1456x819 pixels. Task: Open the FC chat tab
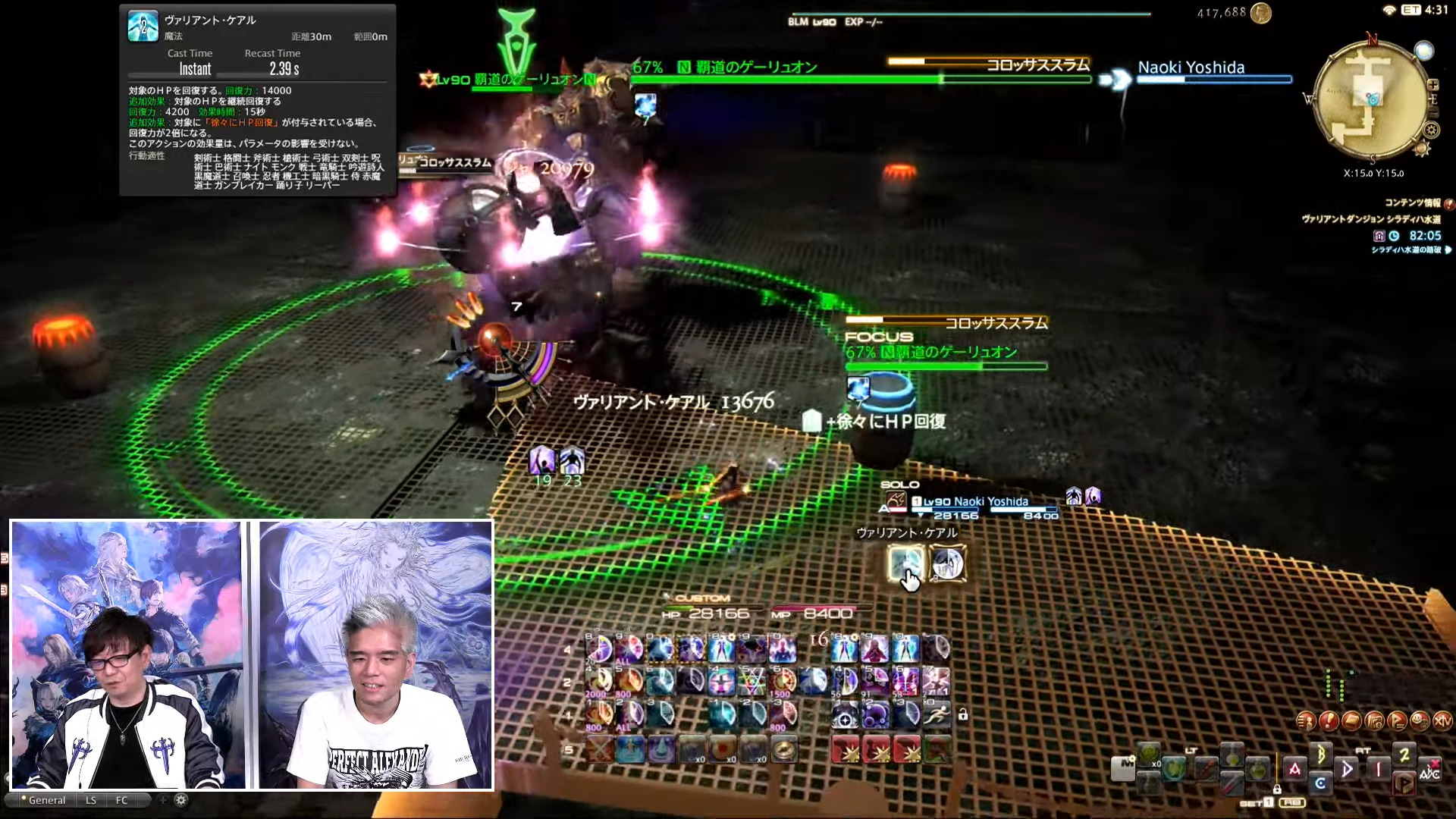pyautogui.click(x=122, y=800)
